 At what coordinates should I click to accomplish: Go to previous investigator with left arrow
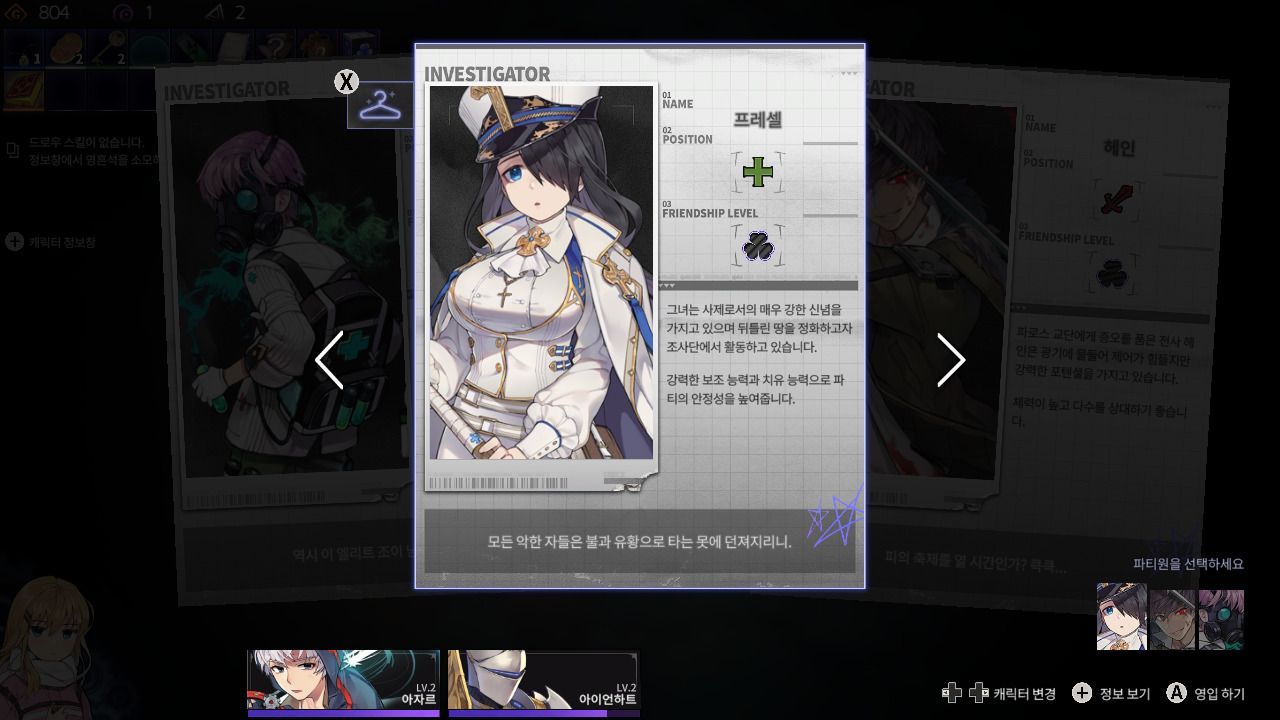(329, 360)
